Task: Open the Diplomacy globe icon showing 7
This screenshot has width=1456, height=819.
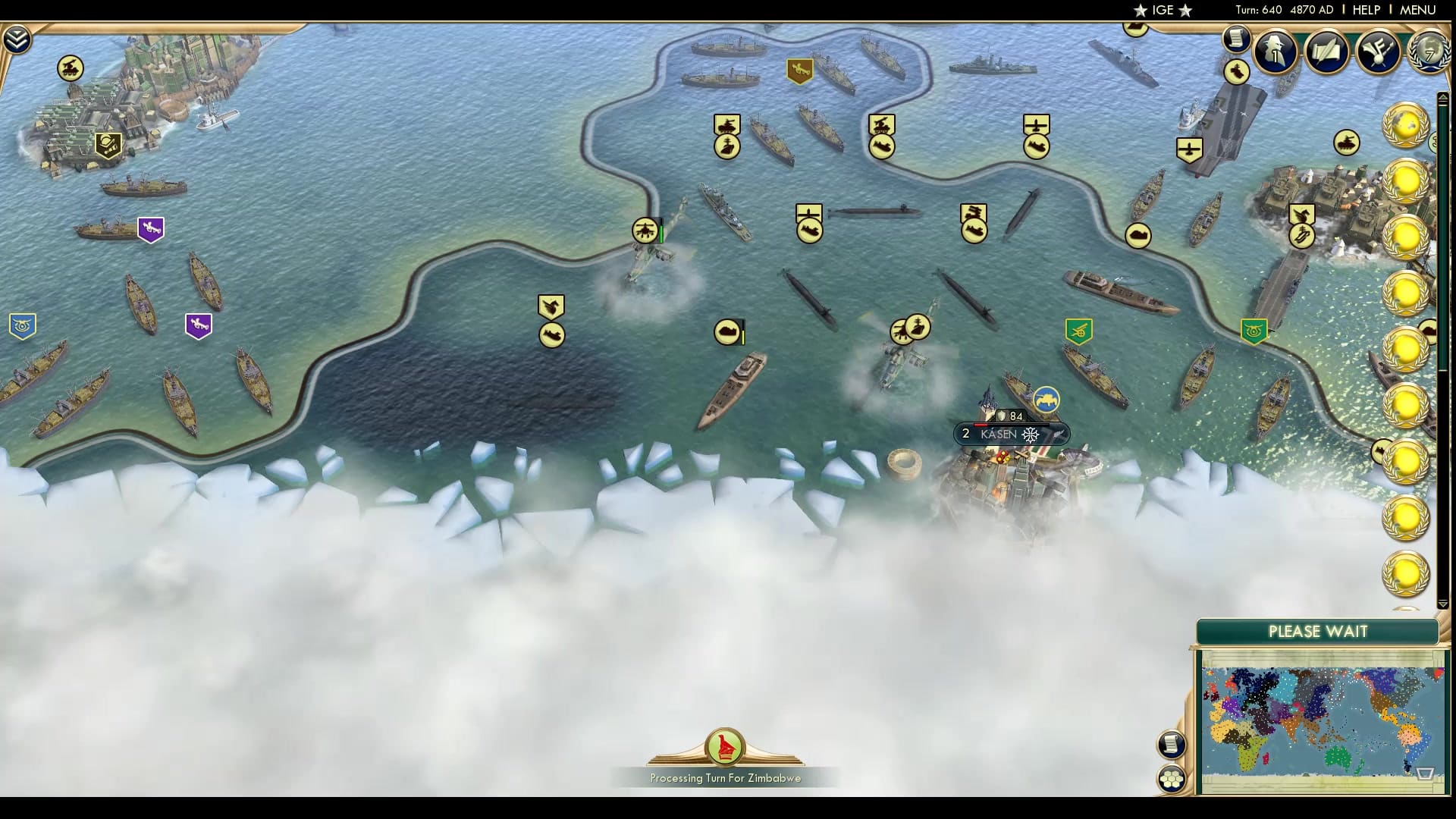Action: click(x=1429, y=53)
